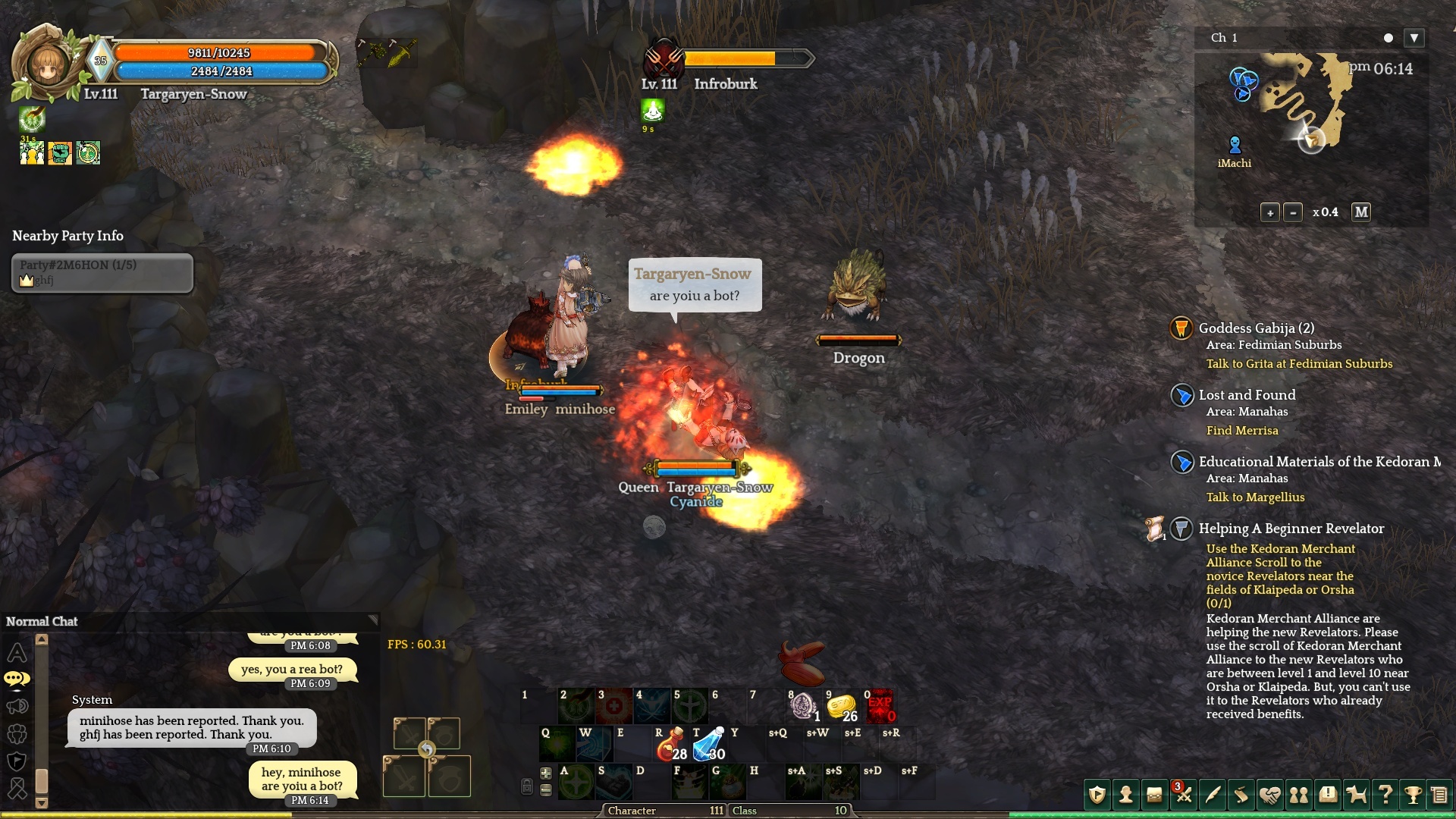The width and height of the screenshot is (1456, 819).
Task: Click the Party#2M6HON nearby party entry
Action: tap(102, 272)
